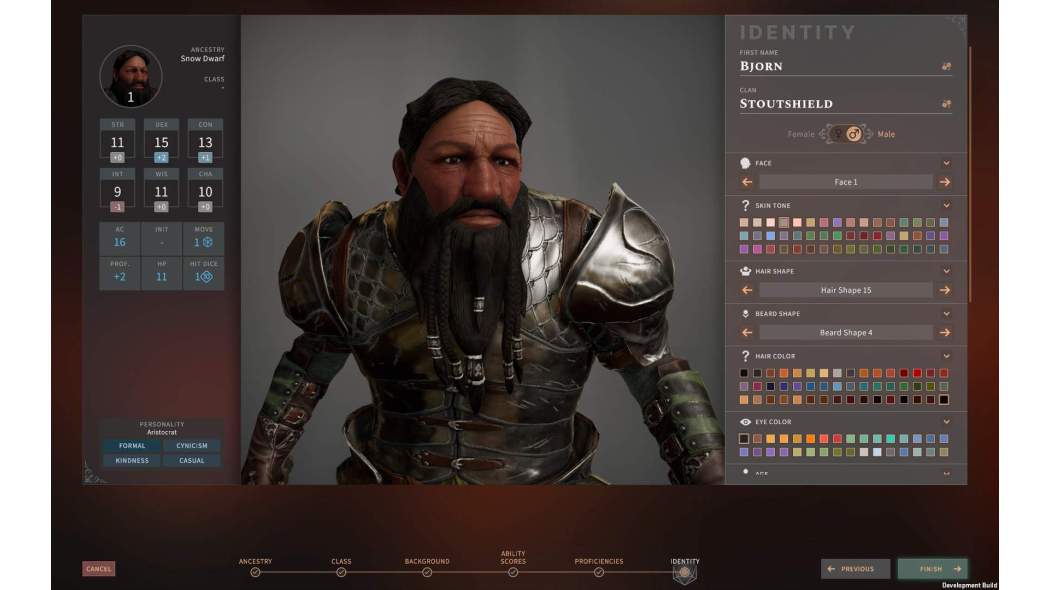Switch to next hair shape
This screenshot has width=1050, height=590.
tap(945, 290)
